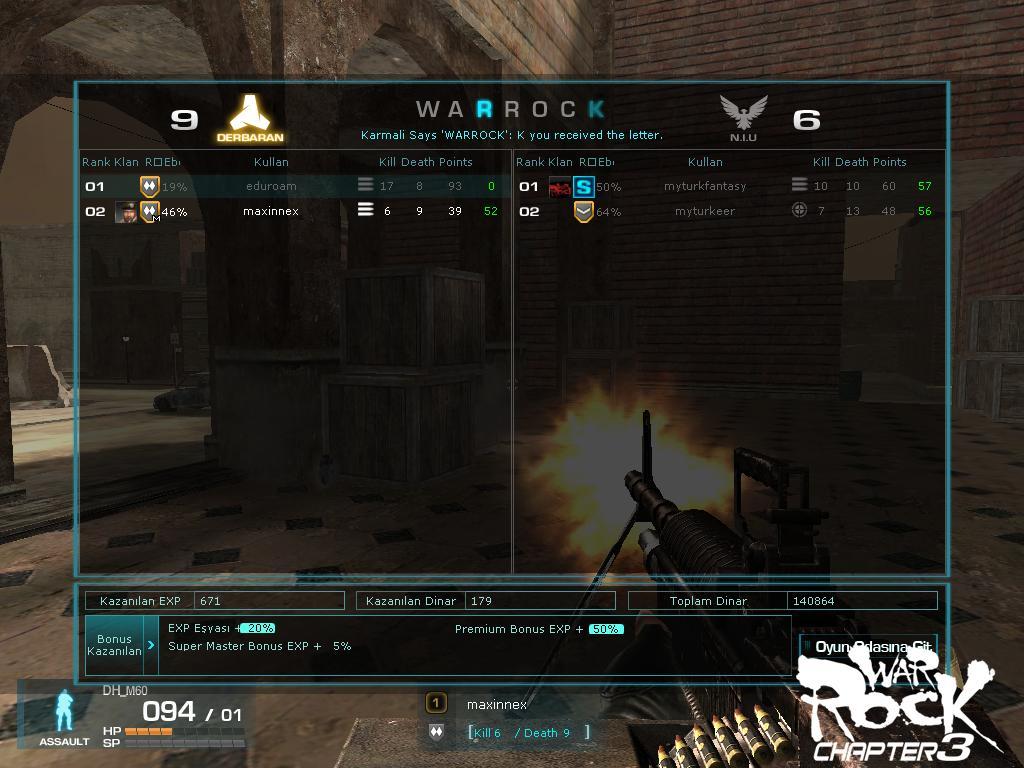
Task: Click the Derbaran team emblem
Action: [x=250, y=114]
